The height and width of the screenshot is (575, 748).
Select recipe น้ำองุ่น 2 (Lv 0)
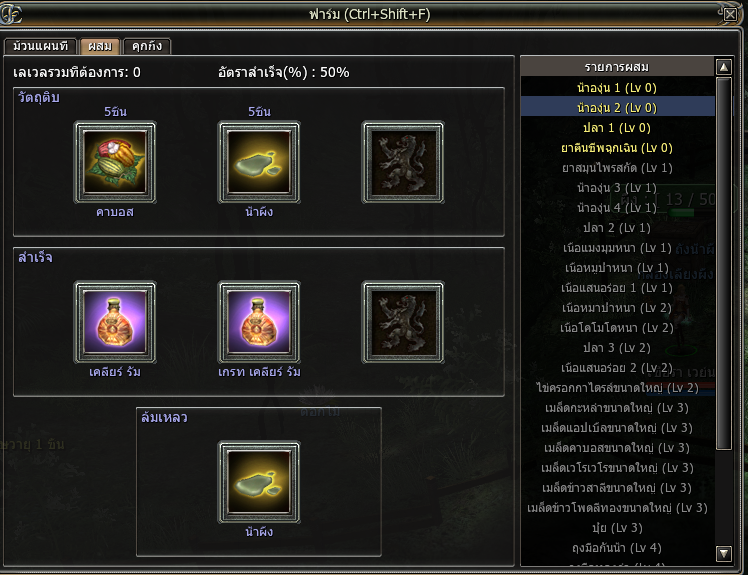[x=617, y=108]
